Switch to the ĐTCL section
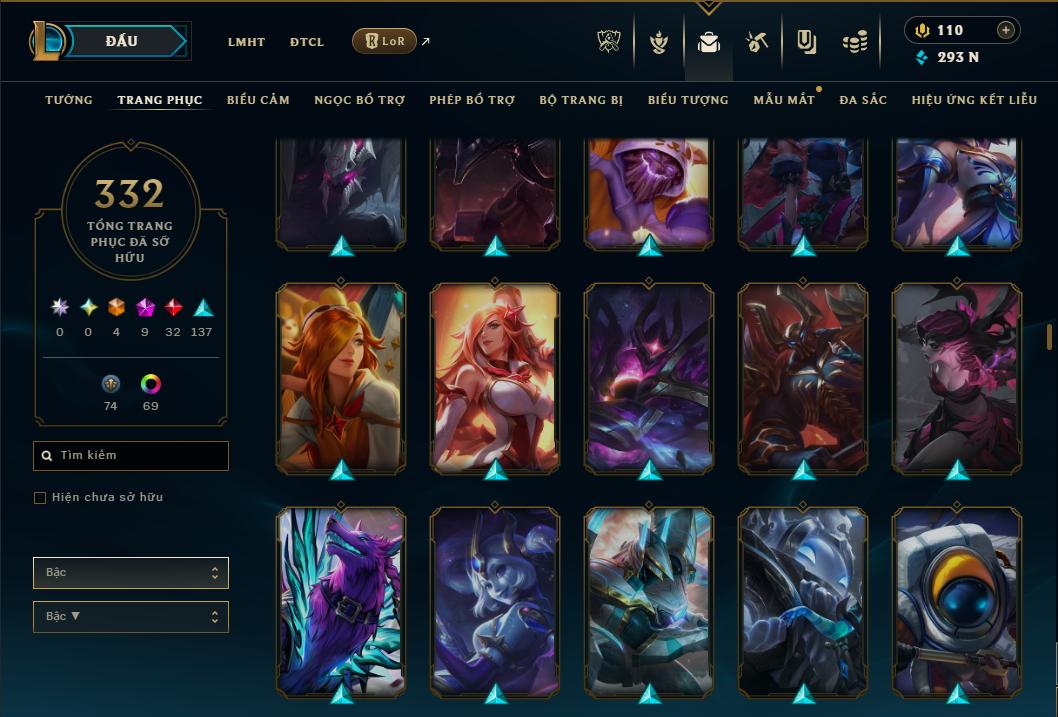 click(x=307, y=42)
